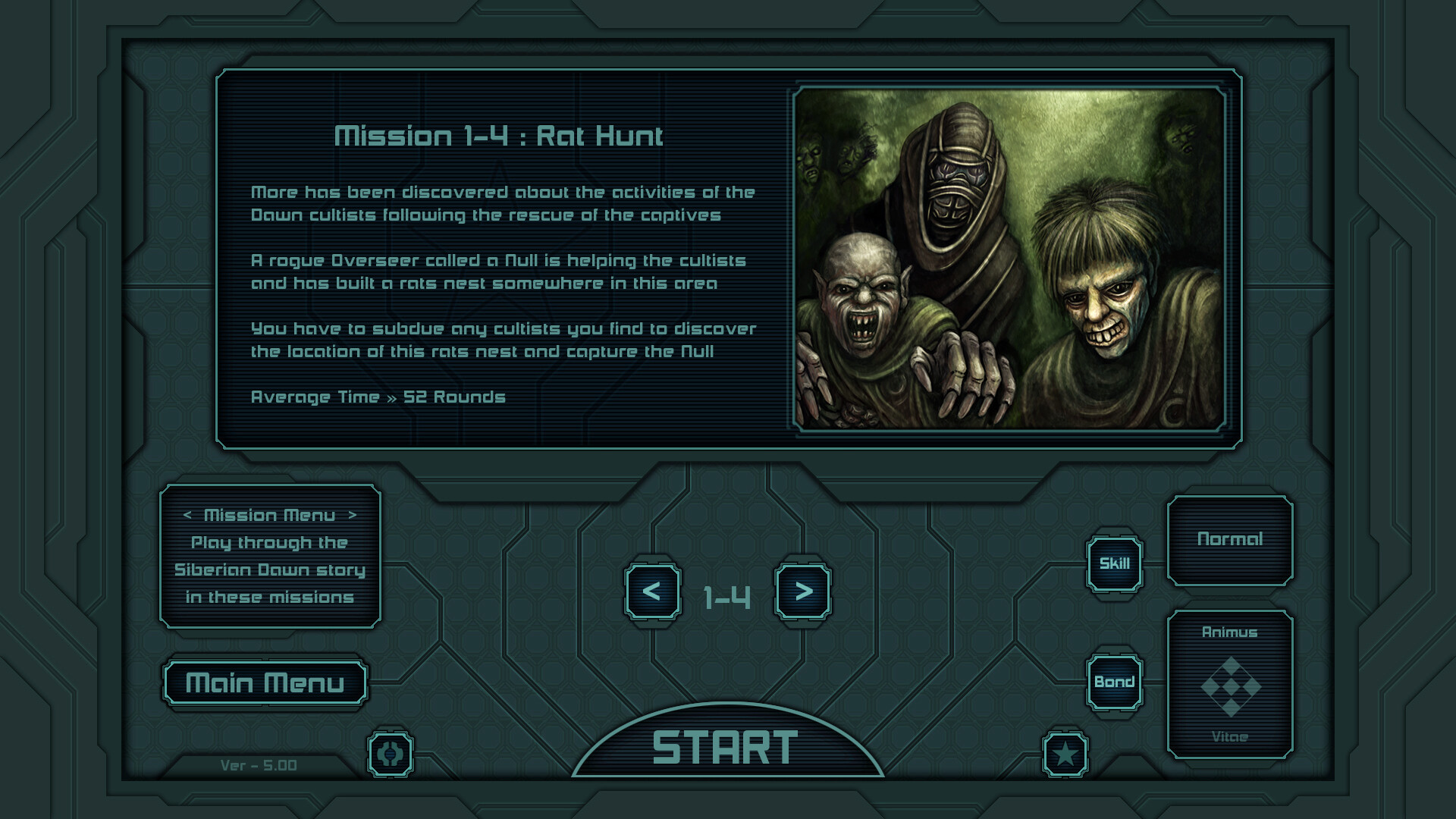
Task: Return to the Main Menu
Action: click(x=265, y=682)
